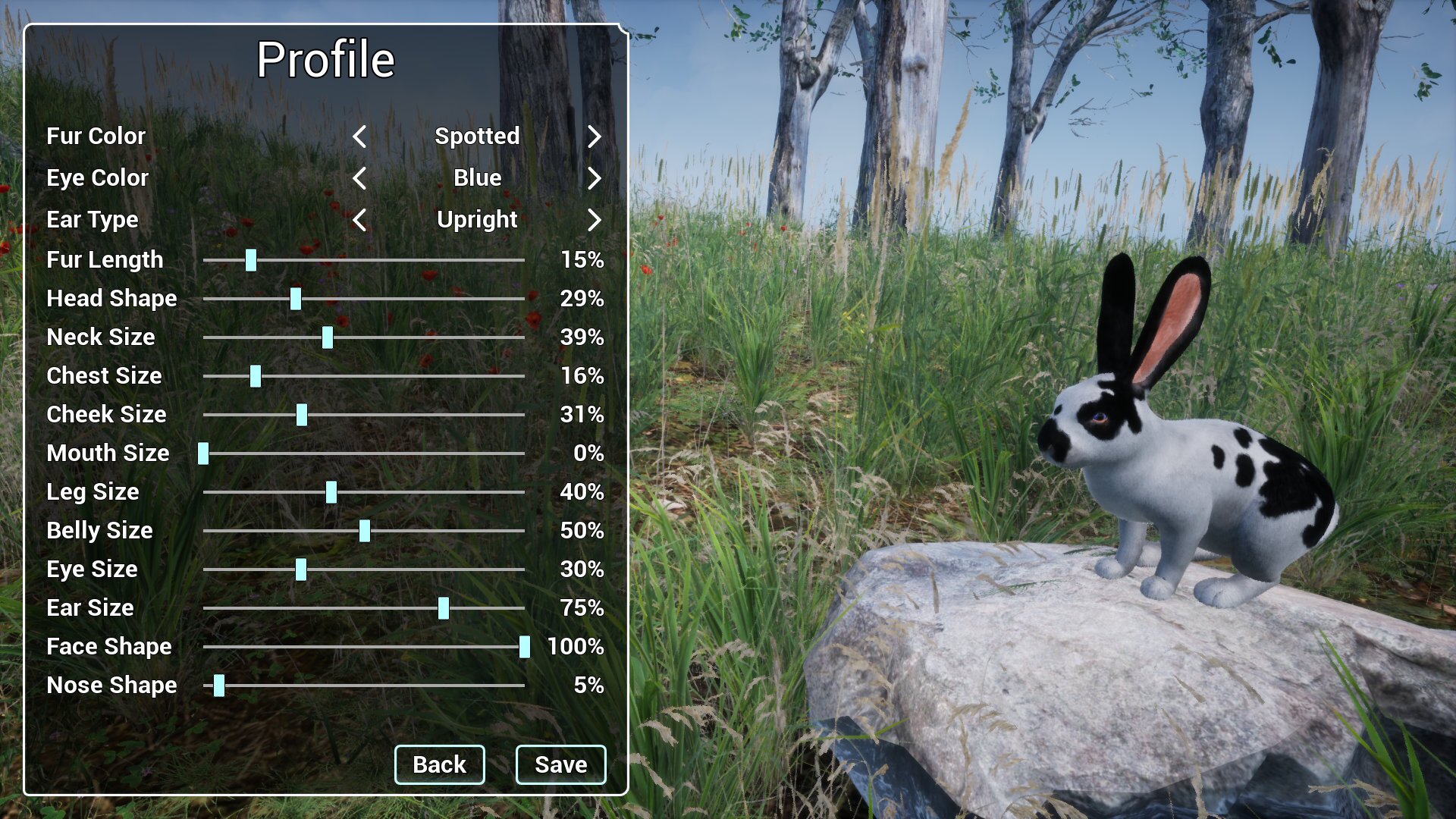Viewport: 1456px width, 819px height.
Task: Click the Nose Shape slider handle
Action: (218, 686)
